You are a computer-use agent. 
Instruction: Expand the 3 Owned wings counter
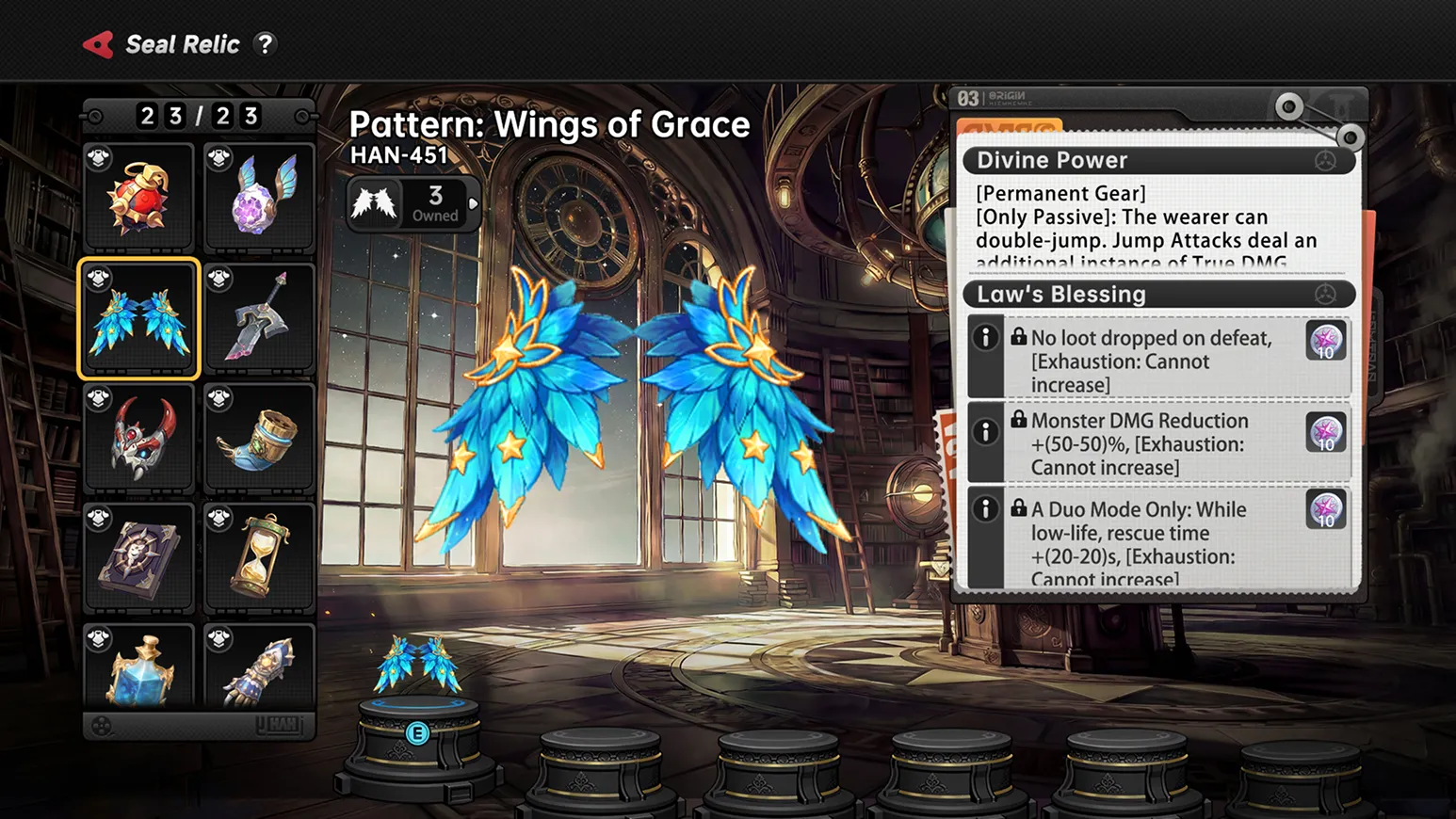[x=415, y=202]
